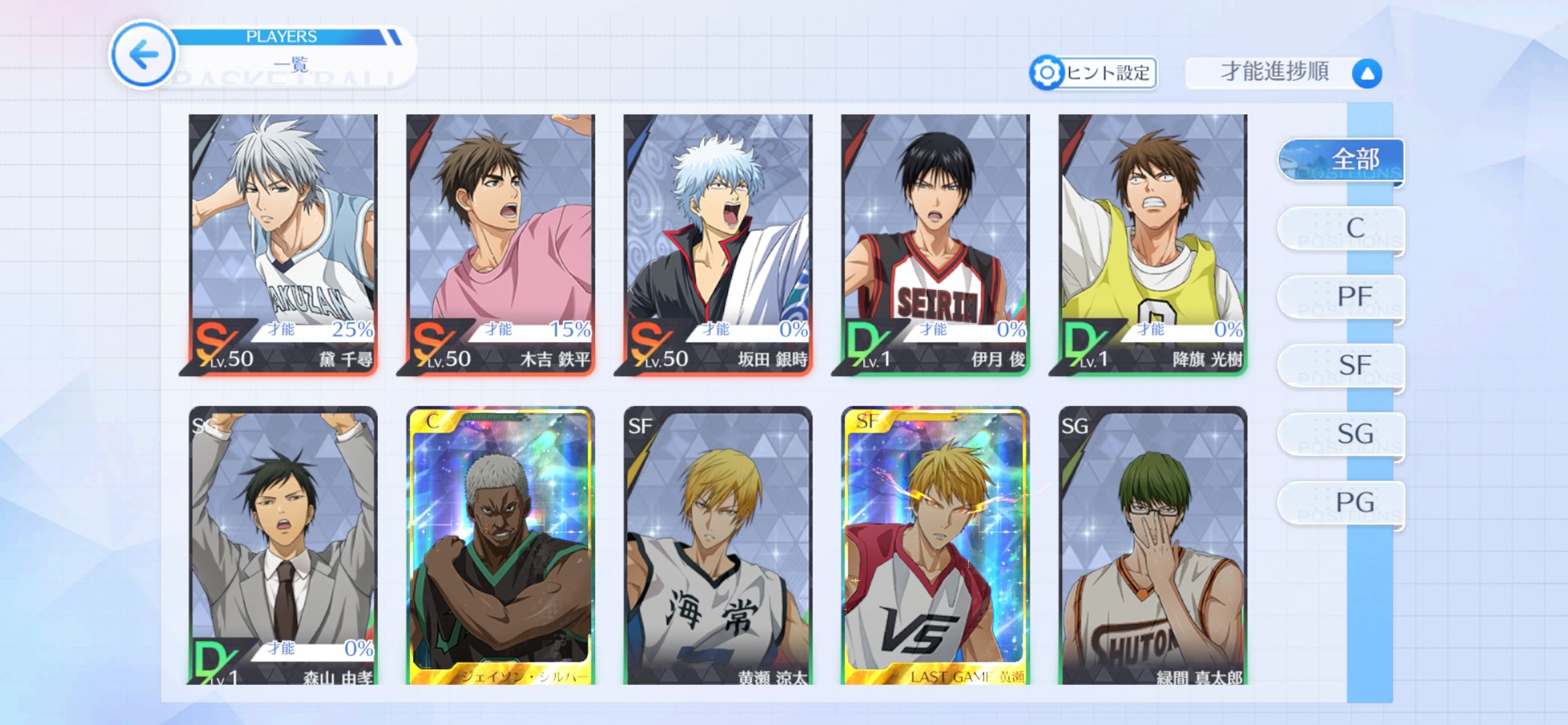Select the 黛 千尋 player card
The image size is (1568, 725).
coord(283,244)
